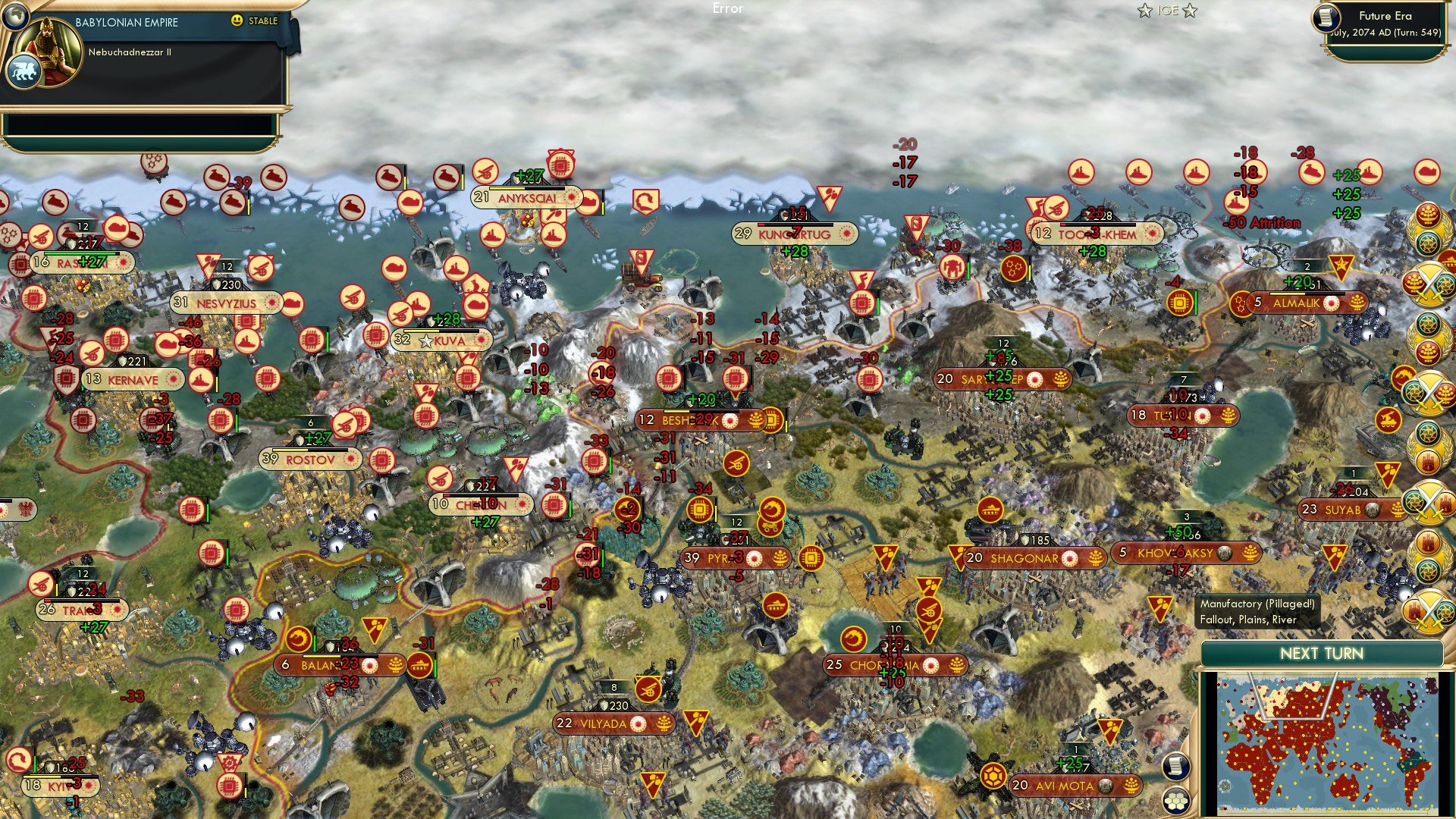Screen dimensions: 1456x819
Task: Select the Babylonian lion emblem icon
Action: click(25, 71)
